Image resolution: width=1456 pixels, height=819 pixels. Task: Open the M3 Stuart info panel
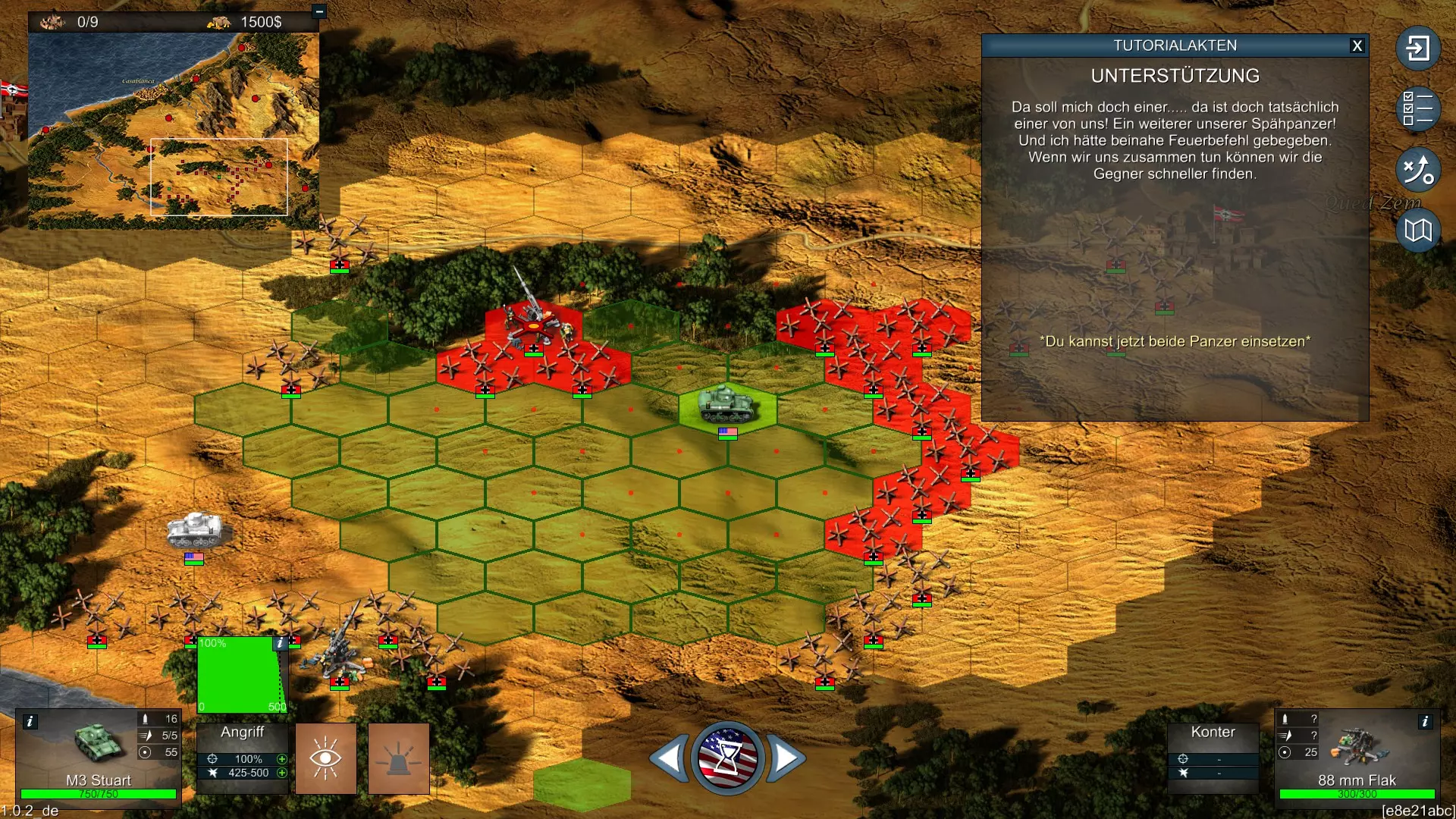point(30,721)
